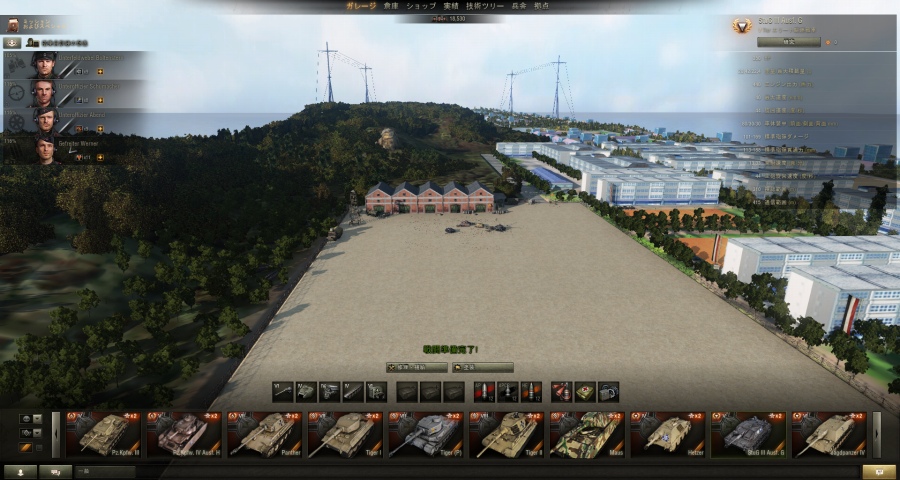Screen dimensions: 900x480
Task: Pick the Tiger (P) tank
Action: pos(426,435)
